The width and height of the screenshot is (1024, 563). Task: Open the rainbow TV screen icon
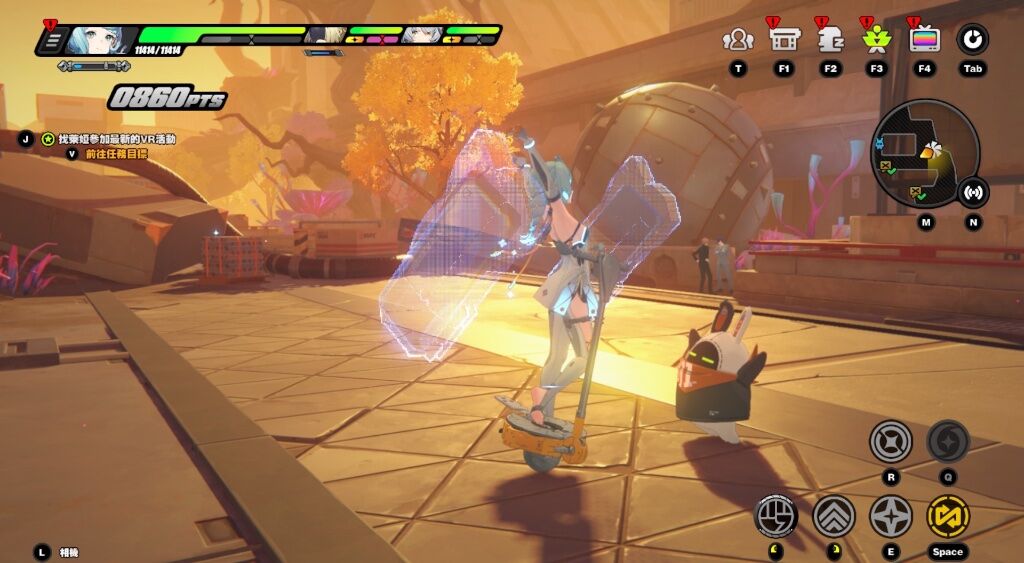[x=924, y=40]
